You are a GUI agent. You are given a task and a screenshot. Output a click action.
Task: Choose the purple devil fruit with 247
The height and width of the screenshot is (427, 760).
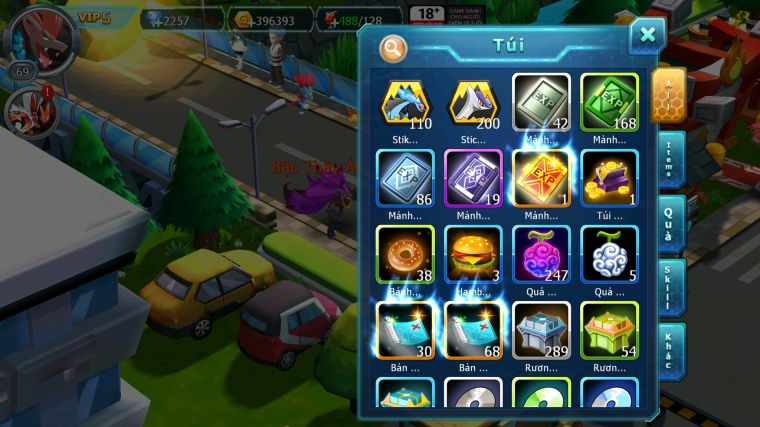(x=541, y=255)
